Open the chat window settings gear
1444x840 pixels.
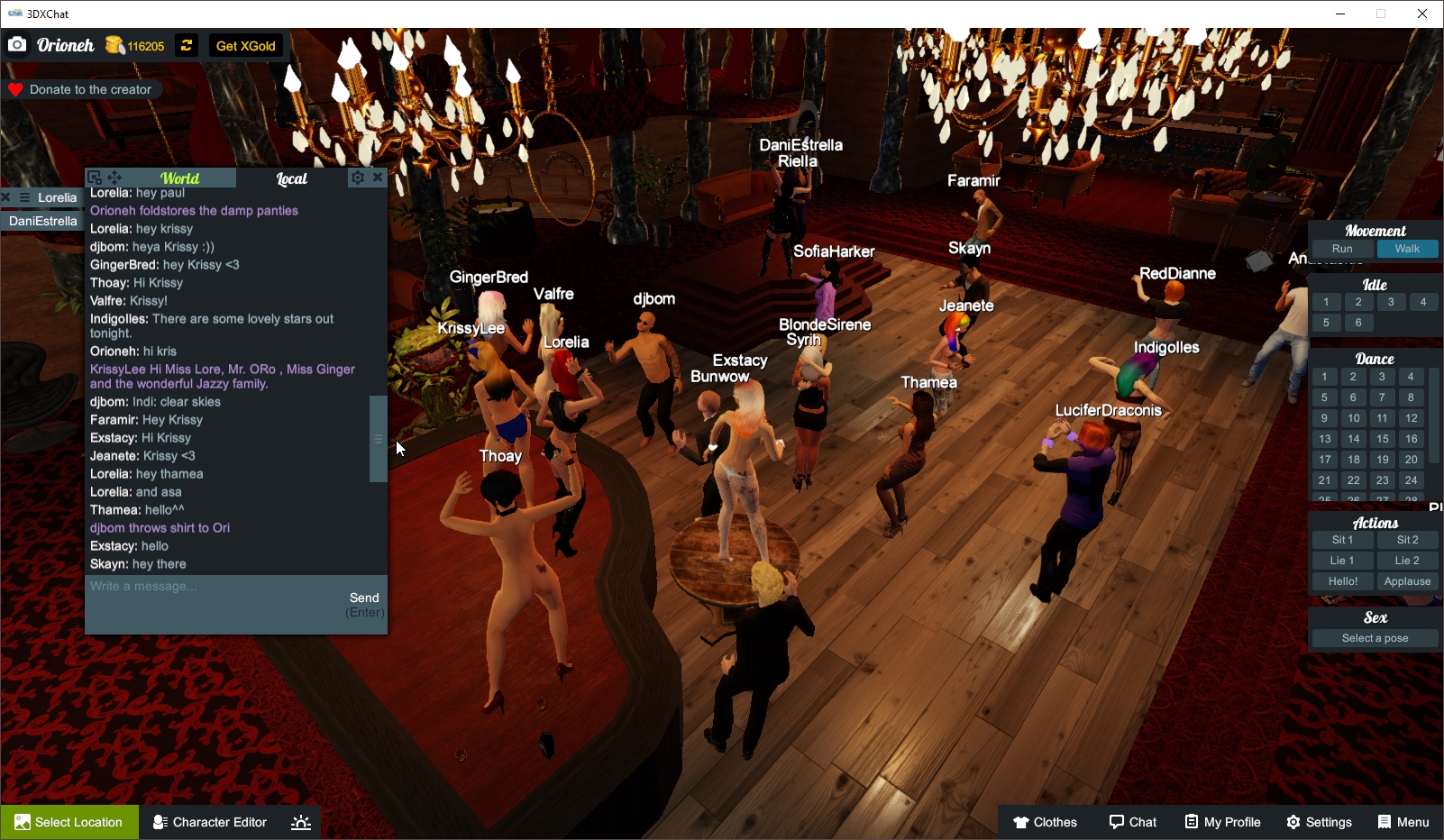(x=357, y=178)
